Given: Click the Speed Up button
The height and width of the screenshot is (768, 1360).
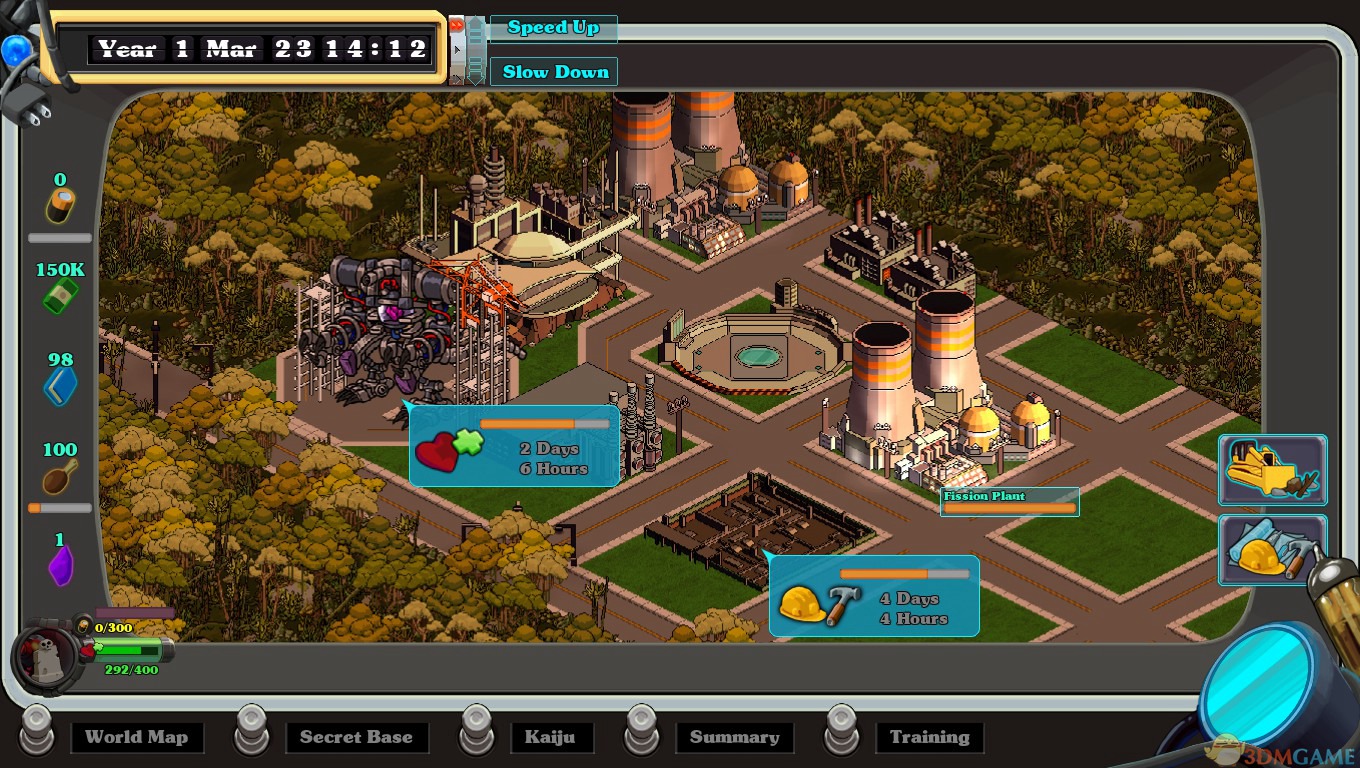Looking at the screenshot, I should pyautogui.click(x=552, y=28).
